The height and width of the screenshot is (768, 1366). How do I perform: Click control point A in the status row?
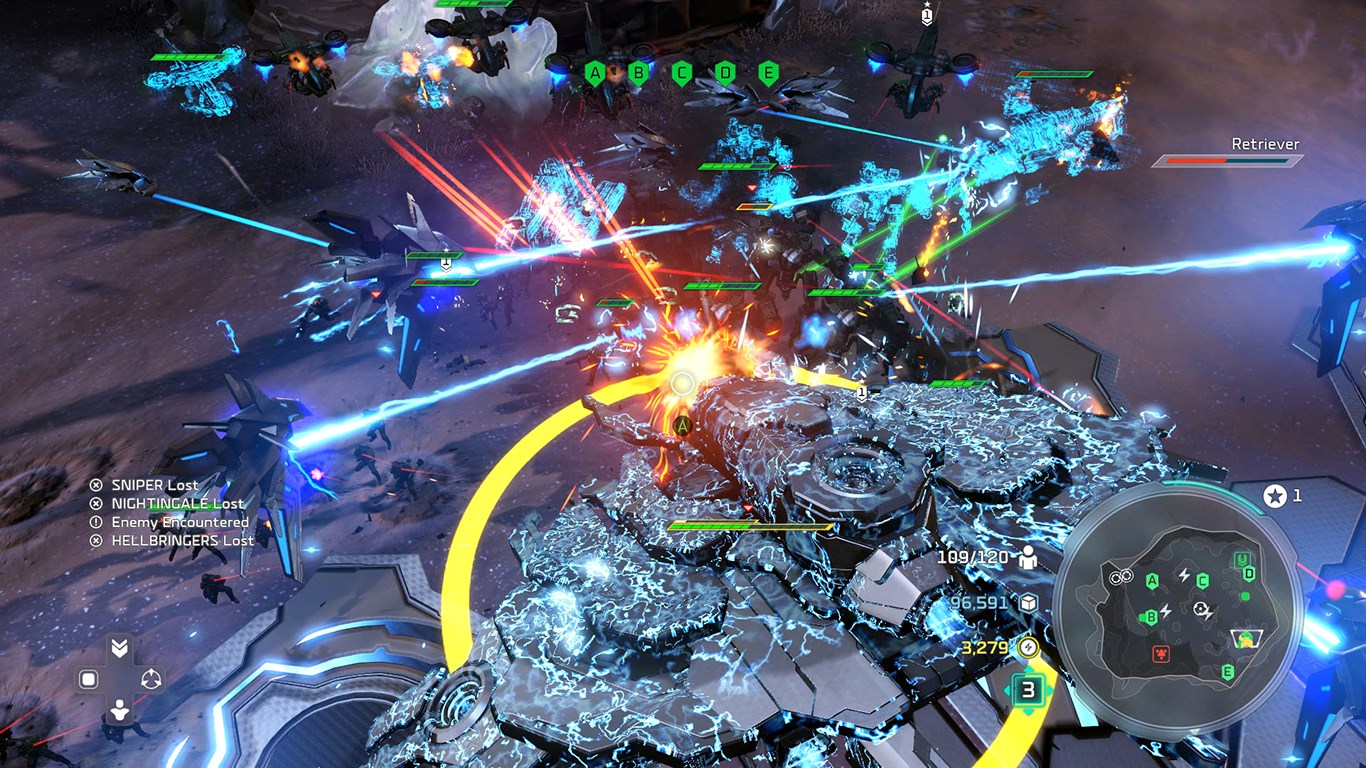(x=595, y=72)
